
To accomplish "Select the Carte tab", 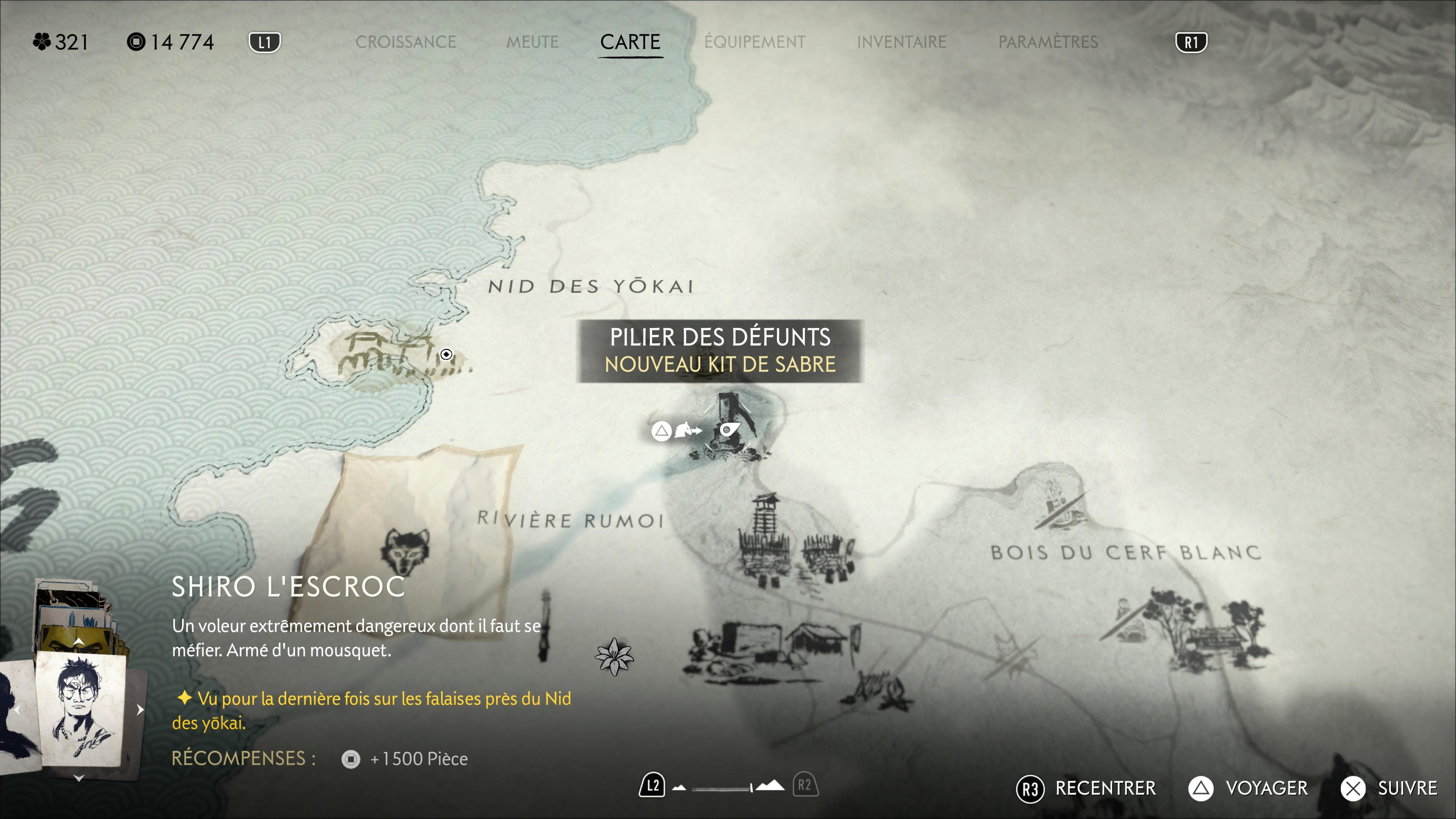I will pos(630,42).
